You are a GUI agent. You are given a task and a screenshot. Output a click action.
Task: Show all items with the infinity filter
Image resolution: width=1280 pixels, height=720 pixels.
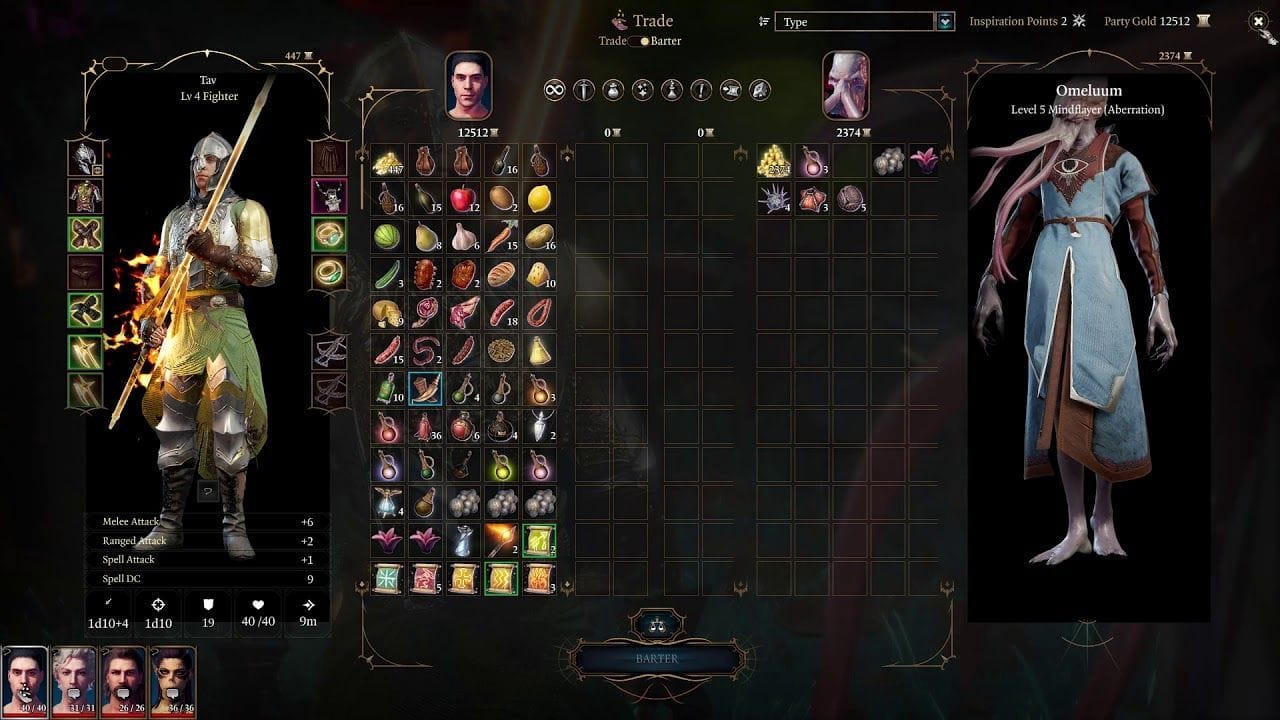[554, 90]
